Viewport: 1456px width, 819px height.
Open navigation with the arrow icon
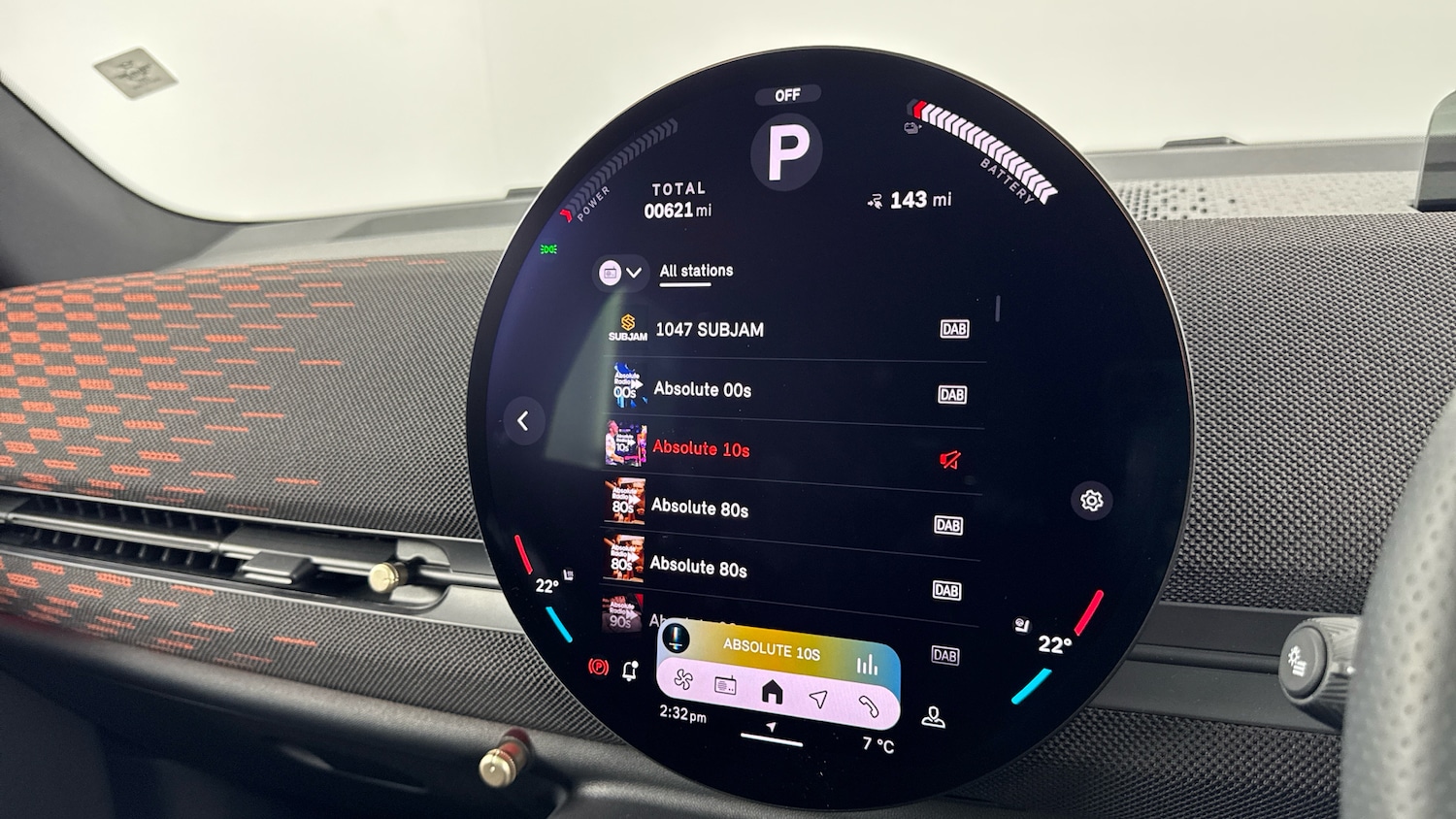[818, 699]
